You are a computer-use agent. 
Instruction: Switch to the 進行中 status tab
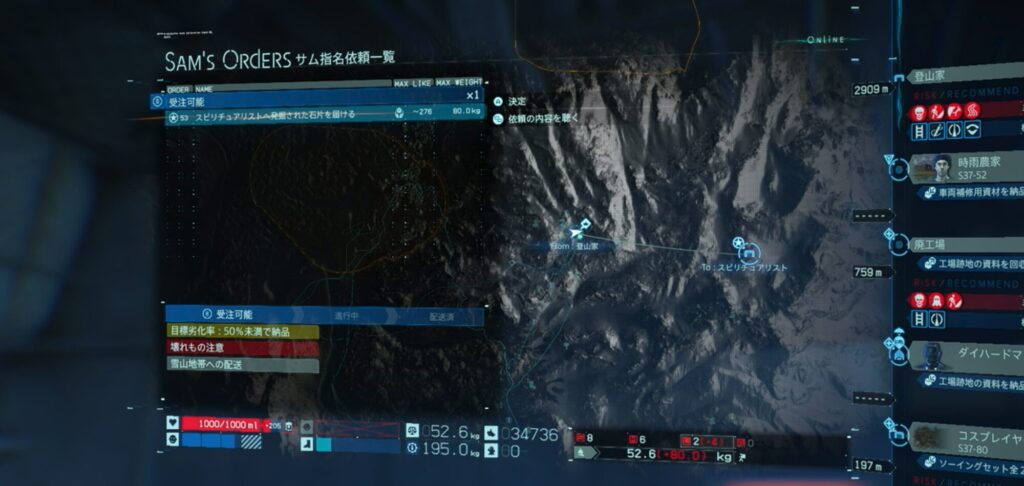346,315
